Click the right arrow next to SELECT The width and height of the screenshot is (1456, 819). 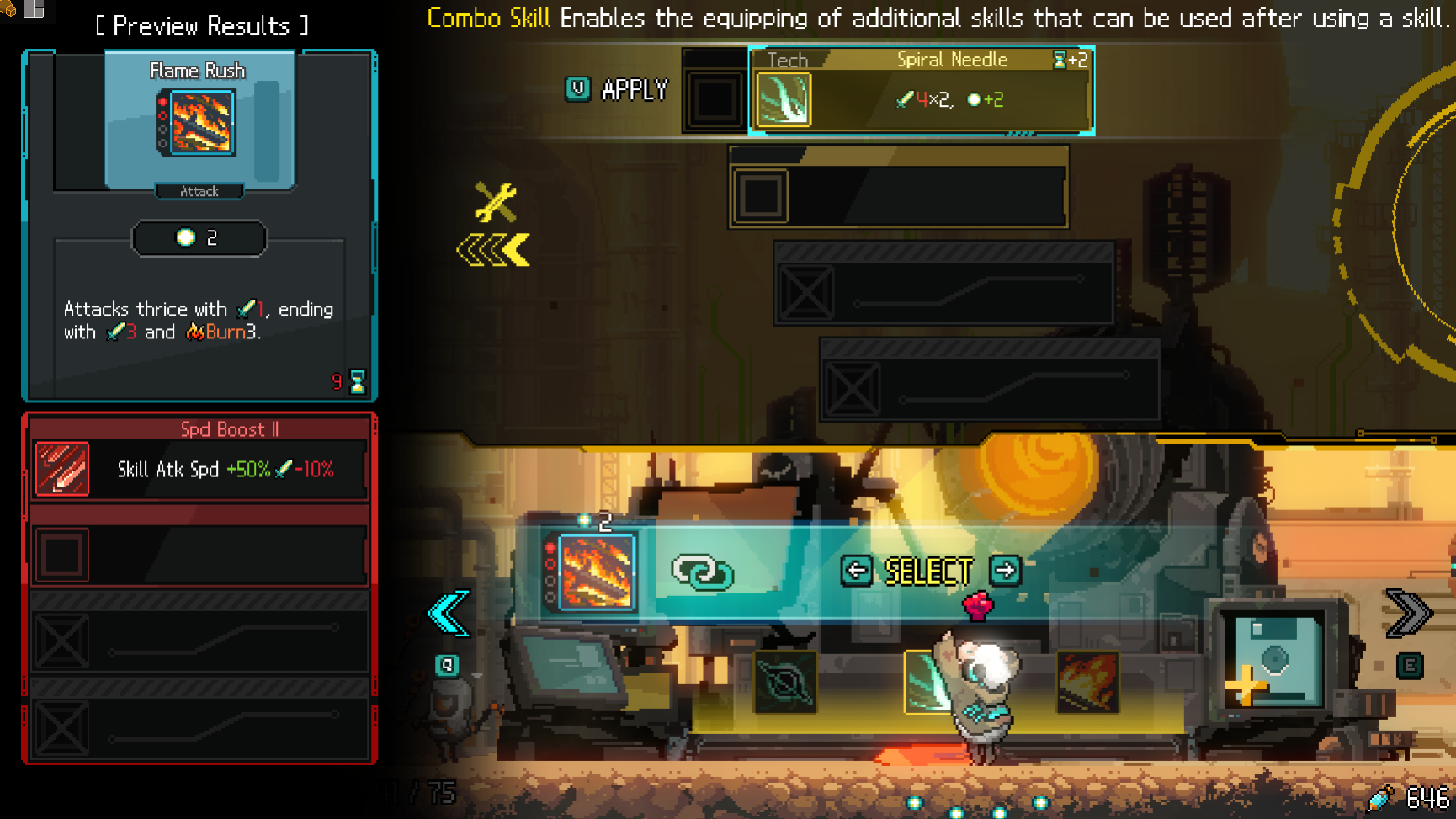(x=1007, y=572)
